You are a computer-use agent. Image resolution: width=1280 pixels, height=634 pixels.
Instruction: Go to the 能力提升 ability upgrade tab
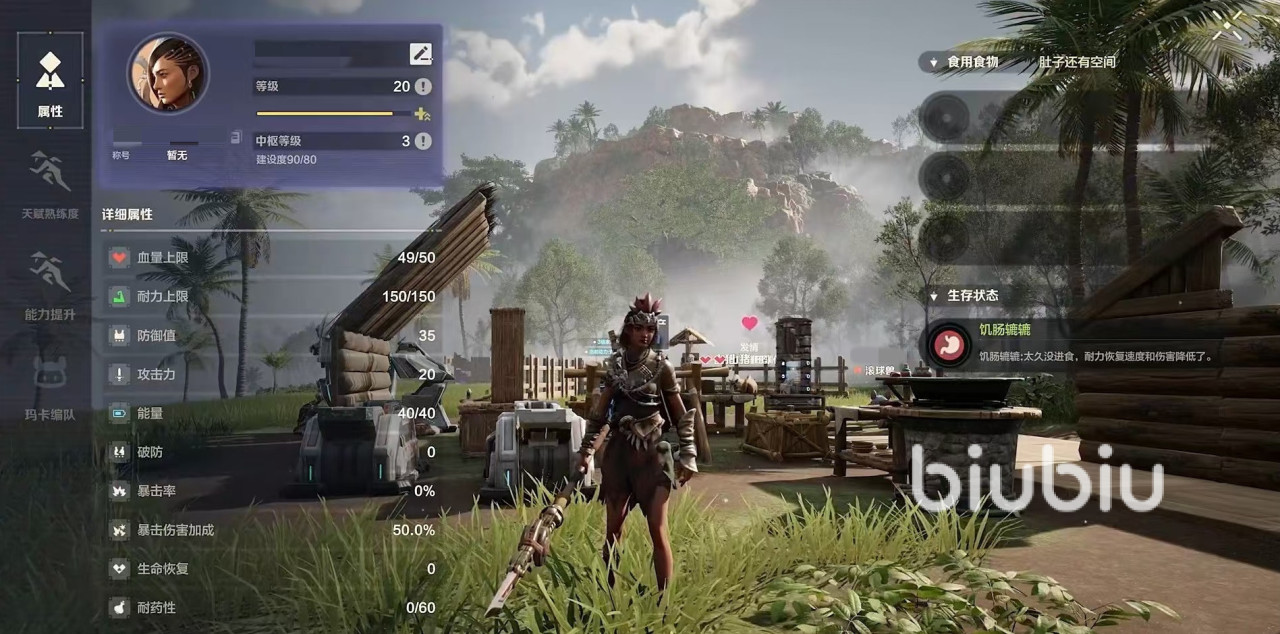pyautogui.click(x=50, y=285)
